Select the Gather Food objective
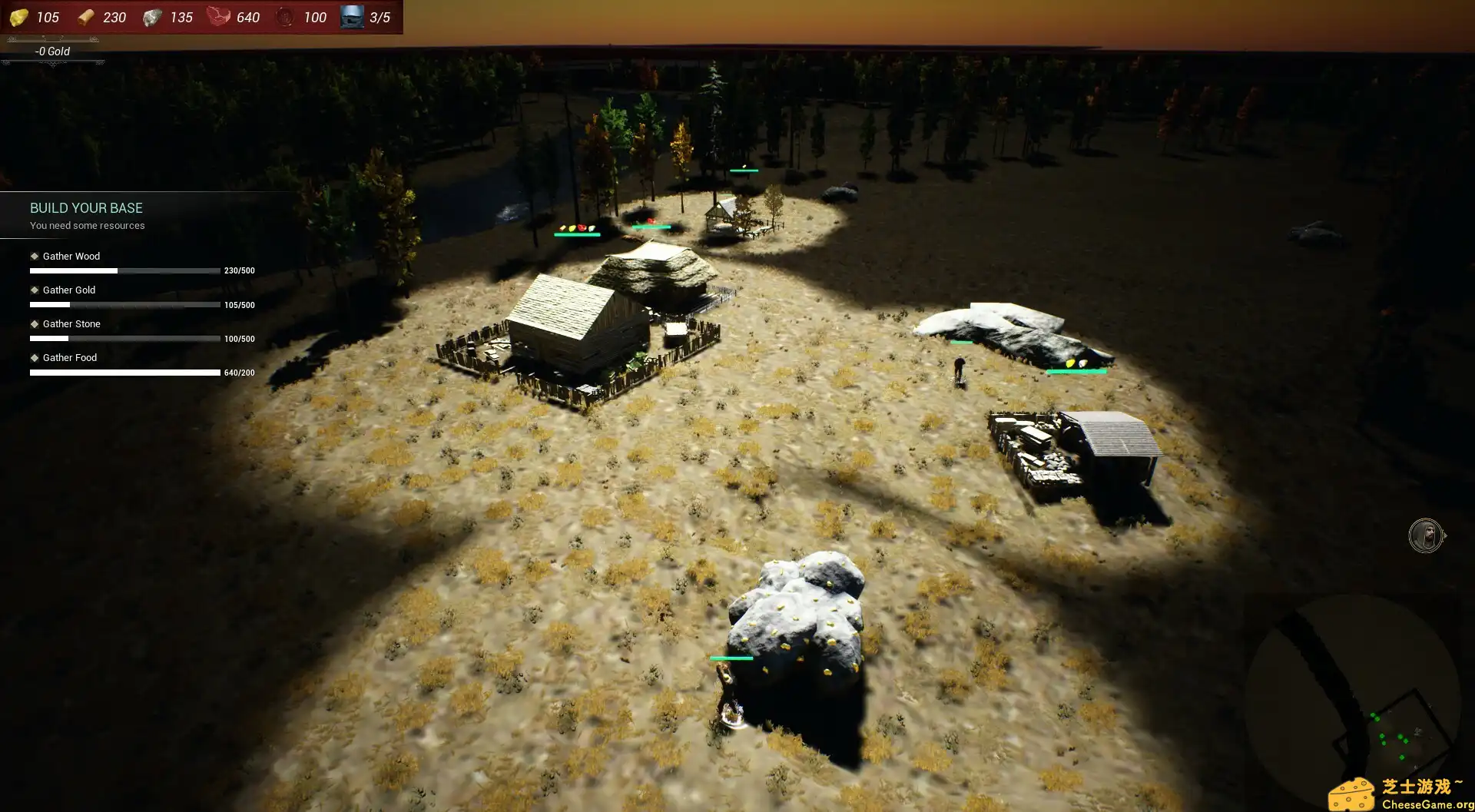 [x=69, y=358]
